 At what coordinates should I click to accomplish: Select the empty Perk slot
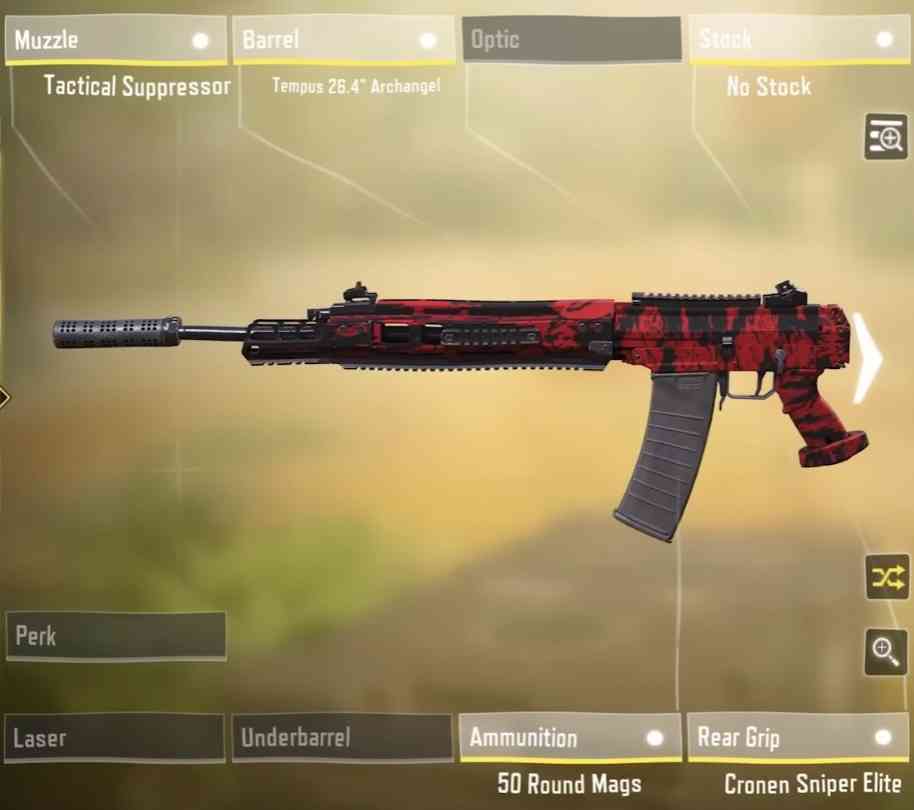116,637
